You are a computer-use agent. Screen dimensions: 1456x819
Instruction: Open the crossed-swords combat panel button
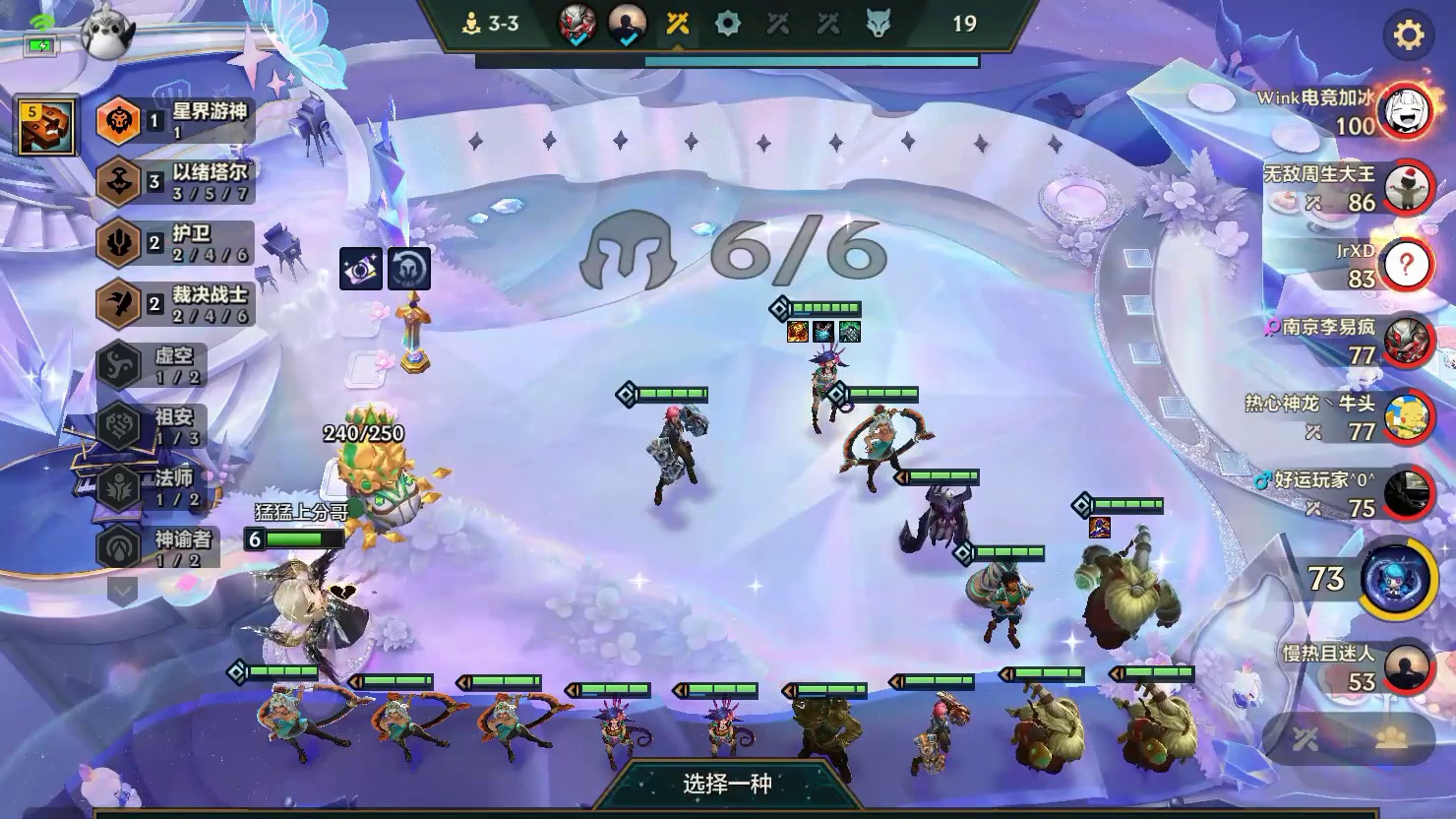click(x=1305, y=740)
